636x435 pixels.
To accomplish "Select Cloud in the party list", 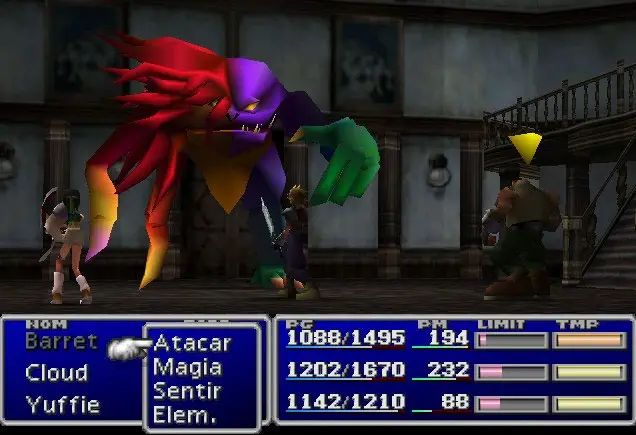I will (56, 373).
